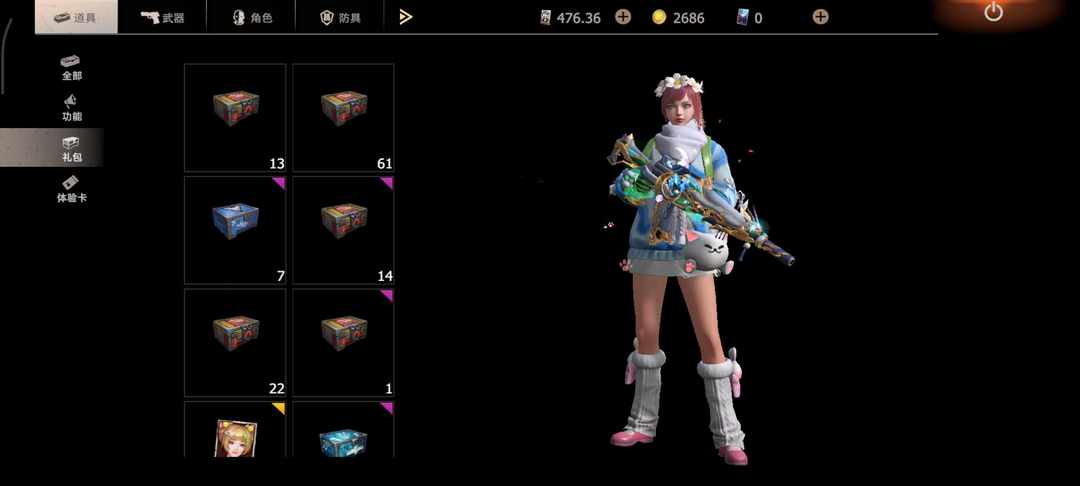The height and width of the screenshot is (486, 1080).
Task: Choose the crate slot with quantity 1
Action: pos(343,342)
